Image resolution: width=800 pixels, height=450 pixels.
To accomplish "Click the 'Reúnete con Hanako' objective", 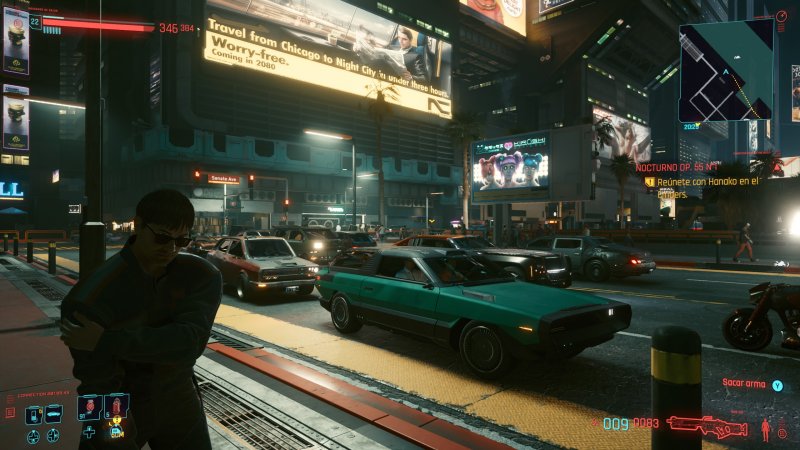I will [x=707, y=182].
